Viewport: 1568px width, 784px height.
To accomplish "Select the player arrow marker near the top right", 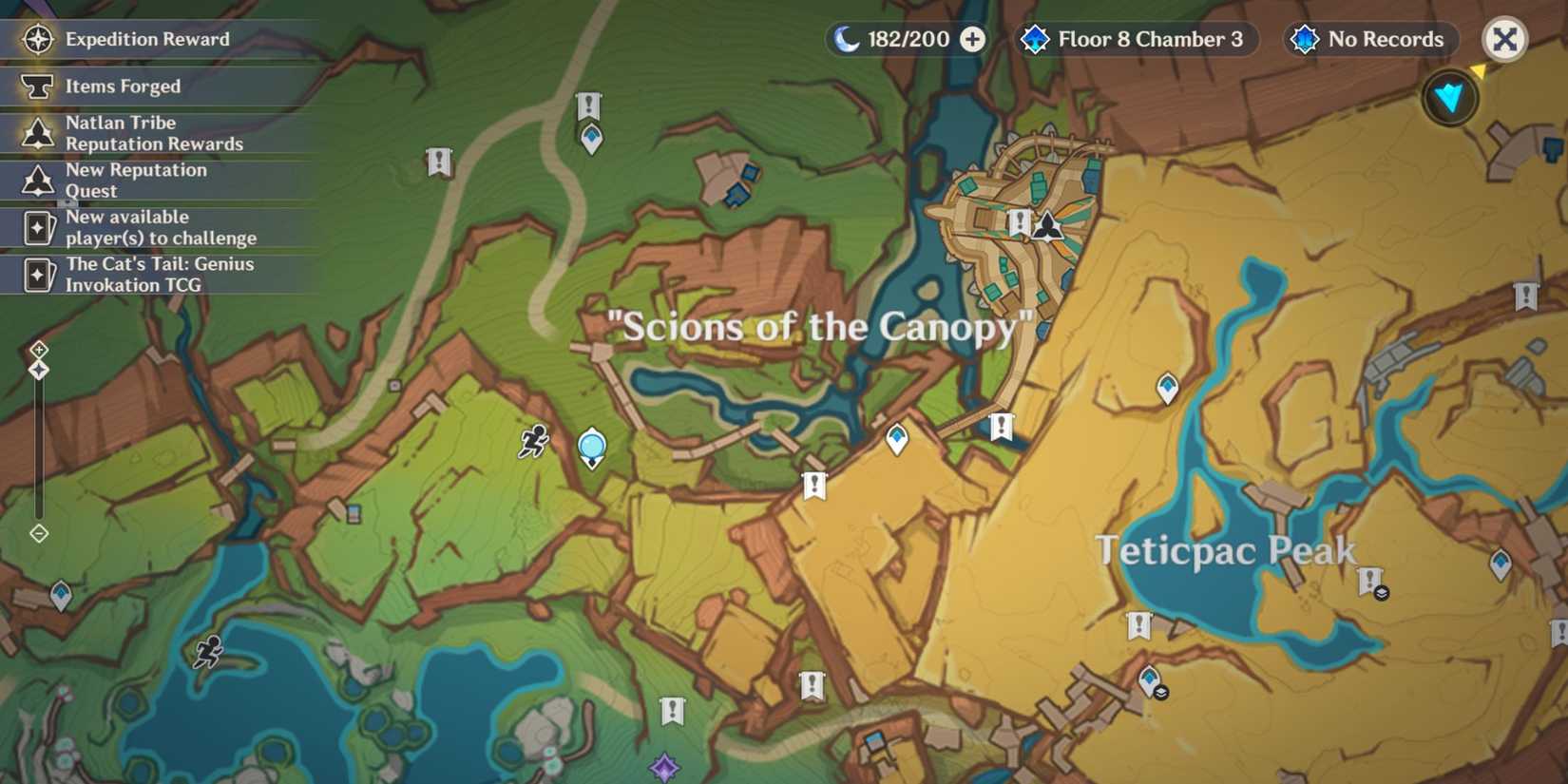I will 1448,98.
